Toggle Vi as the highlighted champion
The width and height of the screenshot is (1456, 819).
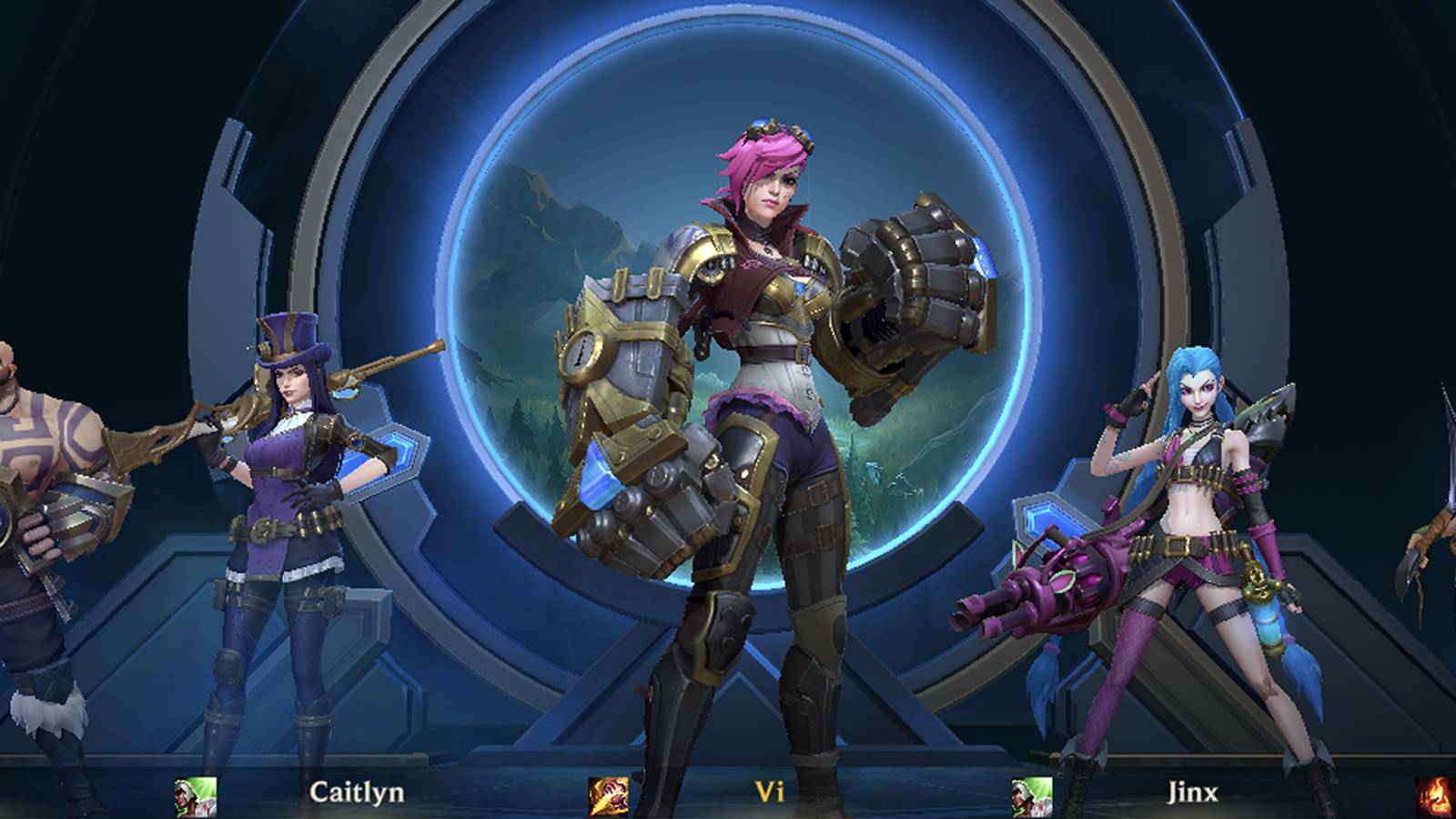(764, 409)
